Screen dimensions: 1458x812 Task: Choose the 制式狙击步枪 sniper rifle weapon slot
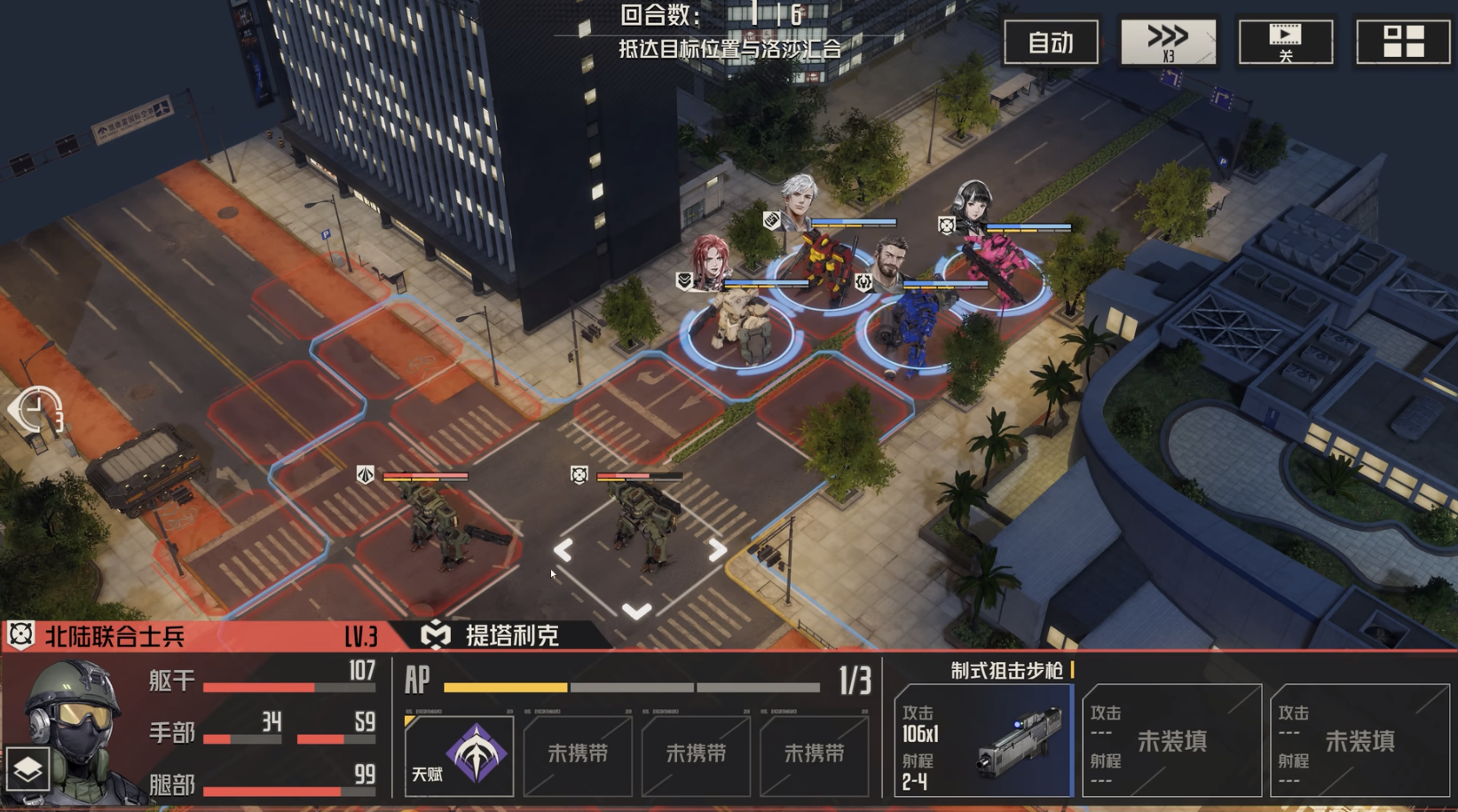[983, 741]
